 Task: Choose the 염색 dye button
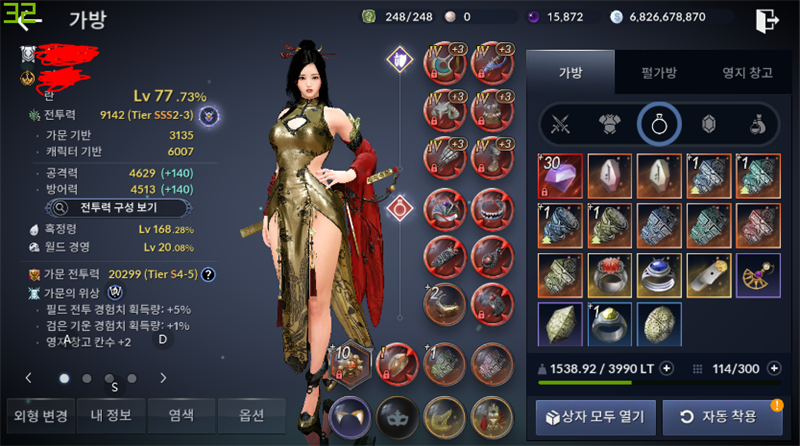point(180,414)
